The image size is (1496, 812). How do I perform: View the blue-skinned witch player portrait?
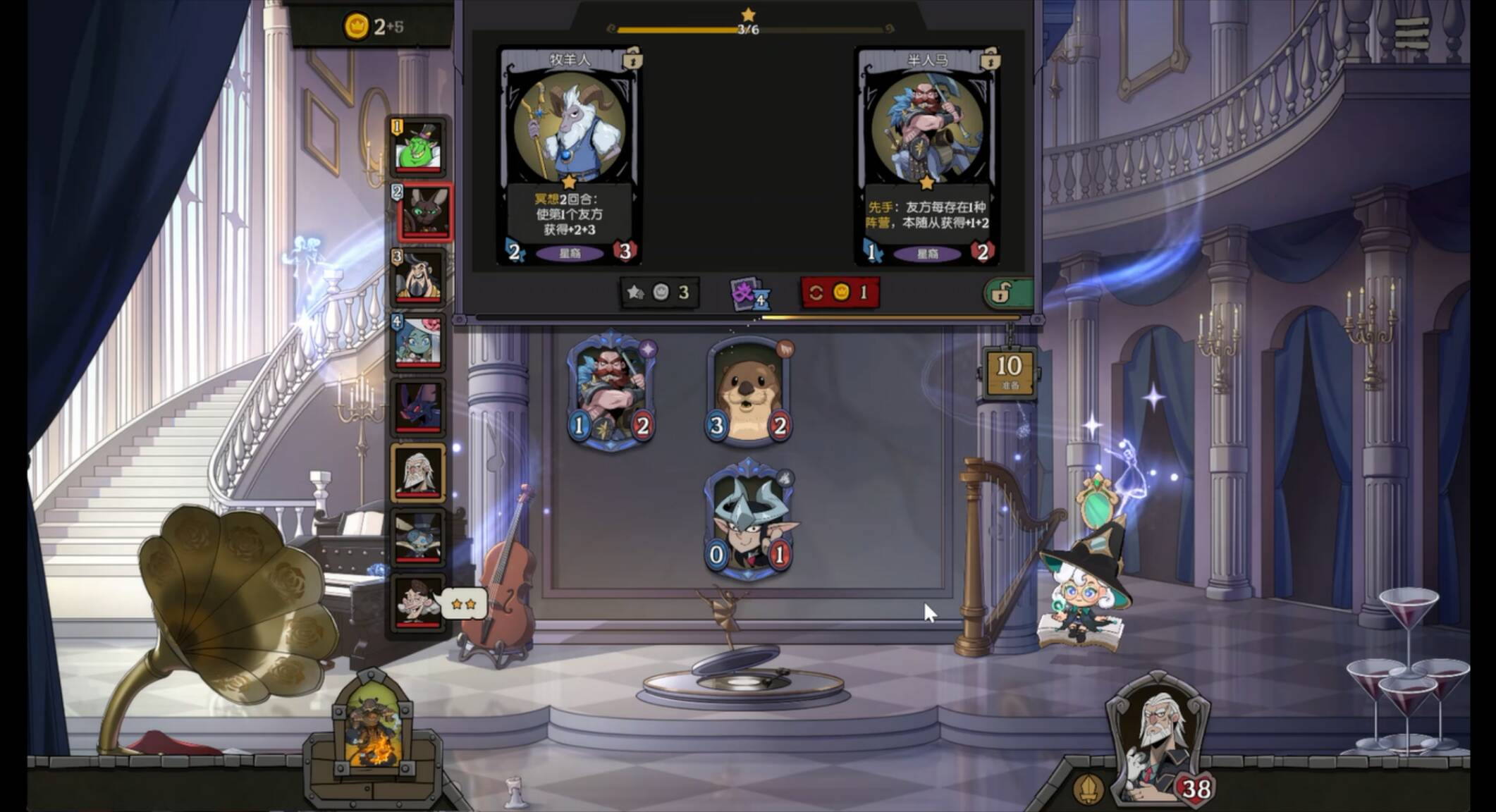coord(419,342)
